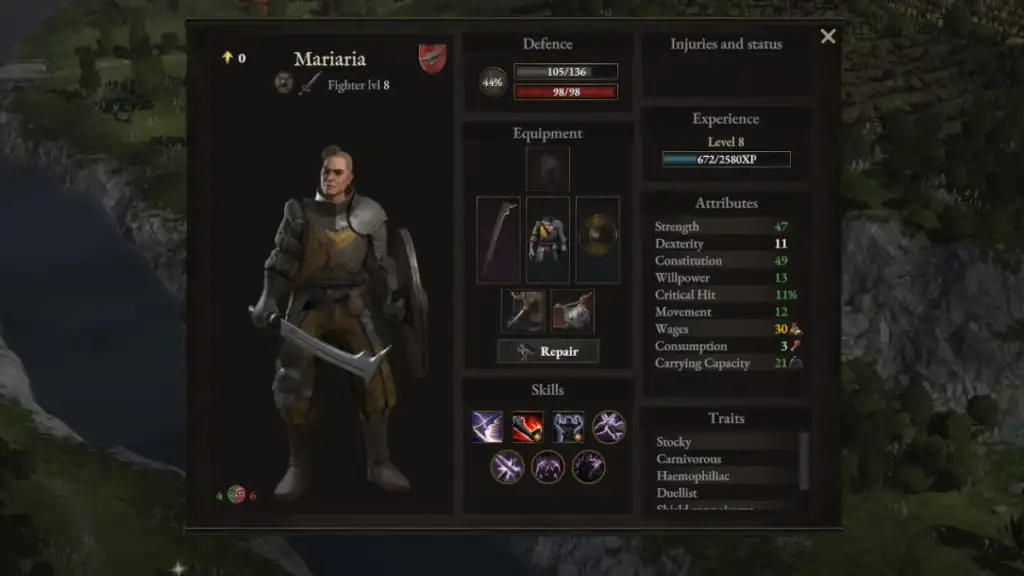
Task: Select the accessory slot beside the hammer slot
Action: point(572,311)
